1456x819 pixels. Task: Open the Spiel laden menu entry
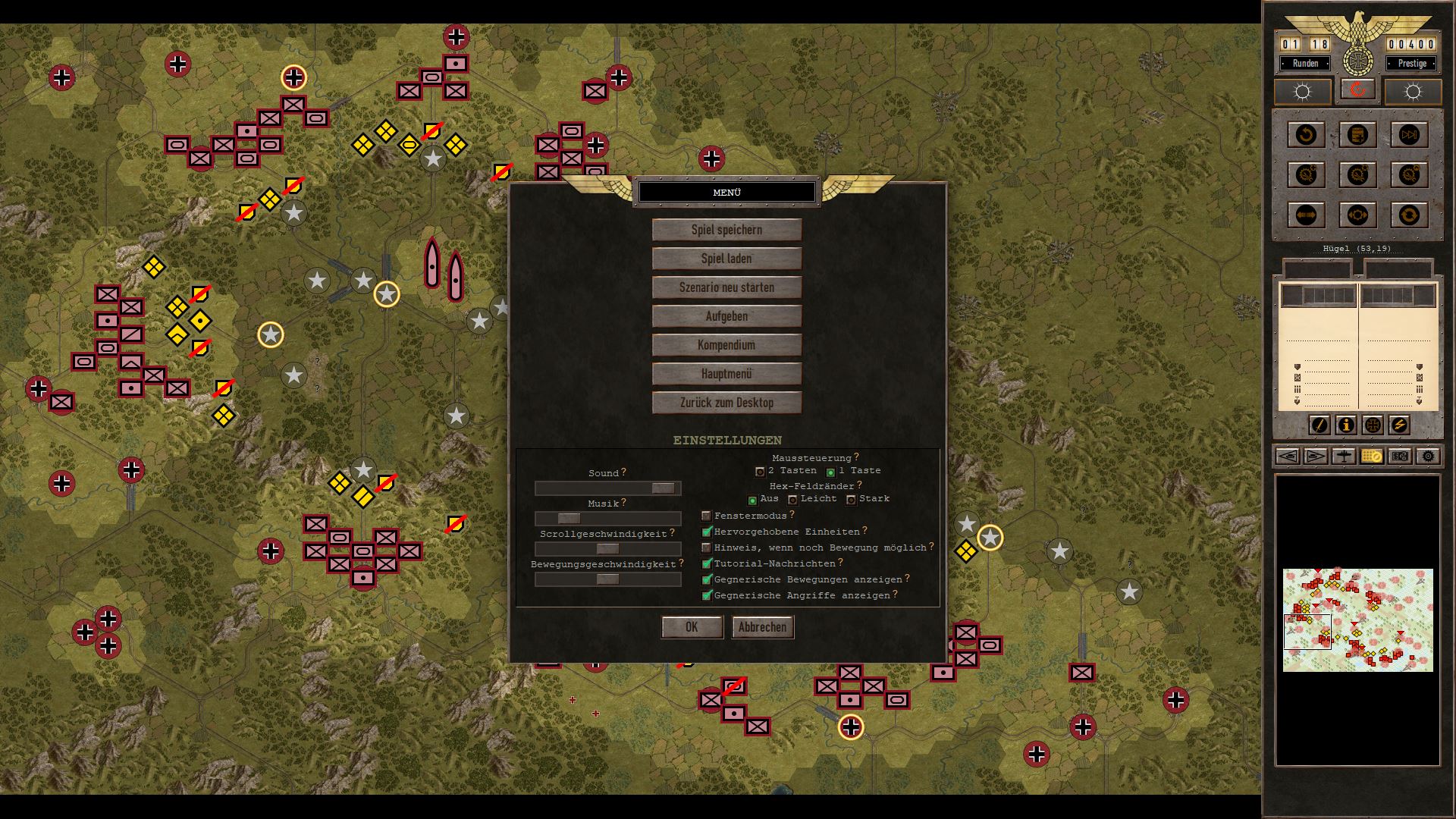click(726, 259)
